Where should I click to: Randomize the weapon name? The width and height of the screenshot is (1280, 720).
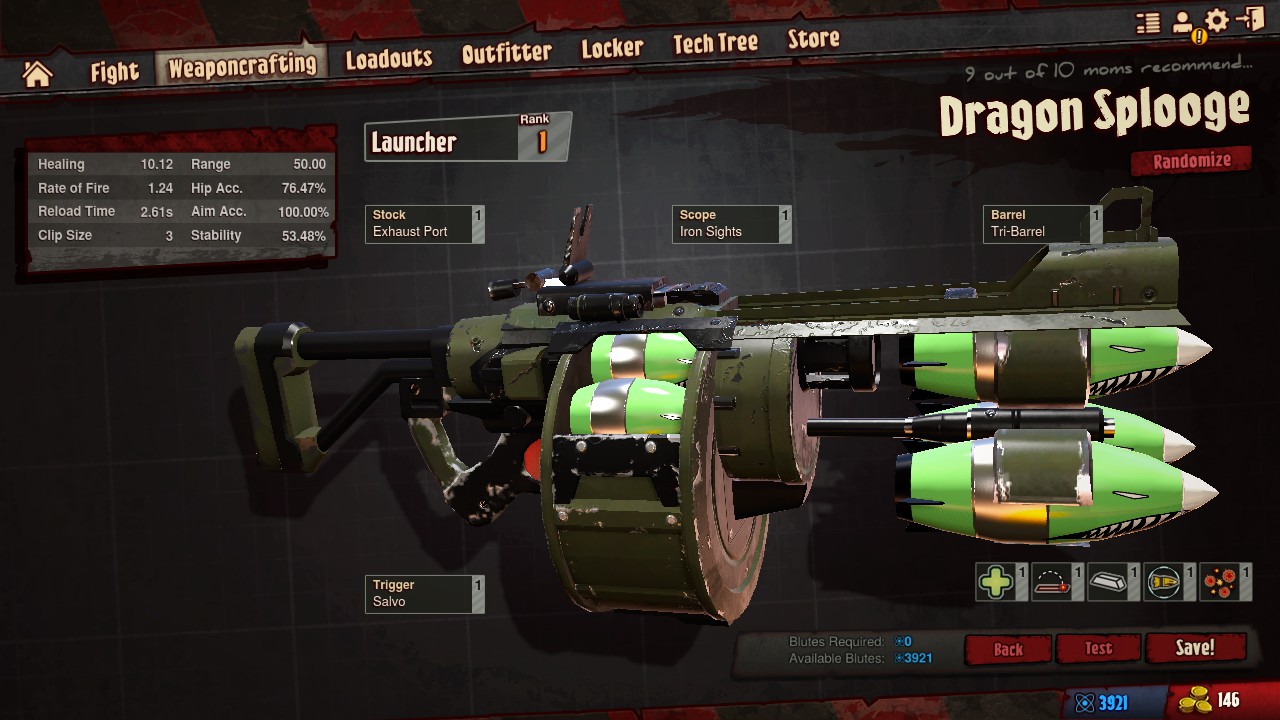[x=1191, y=161]
